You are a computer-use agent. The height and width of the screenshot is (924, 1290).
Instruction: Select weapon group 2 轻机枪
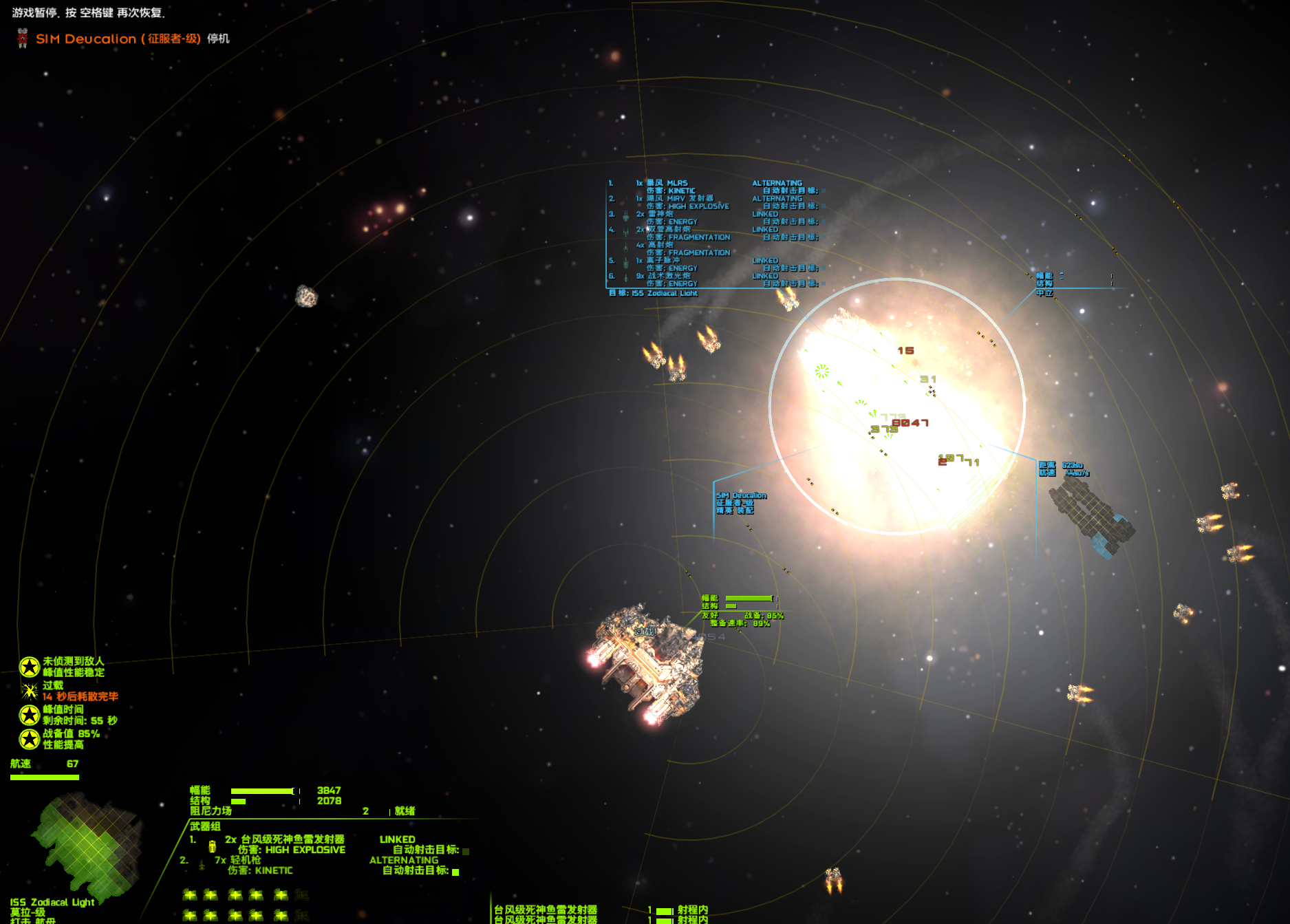click(x=245, y=860)
